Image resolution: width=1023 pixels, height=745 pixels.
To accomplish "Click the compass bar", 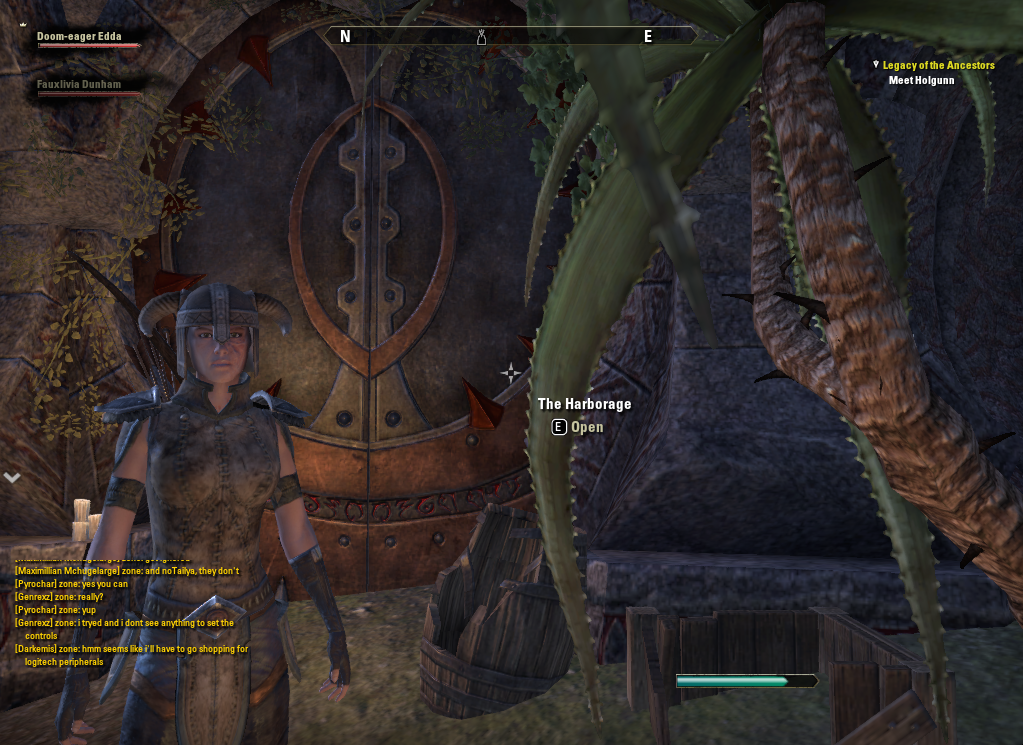I will tap(510, 37).
